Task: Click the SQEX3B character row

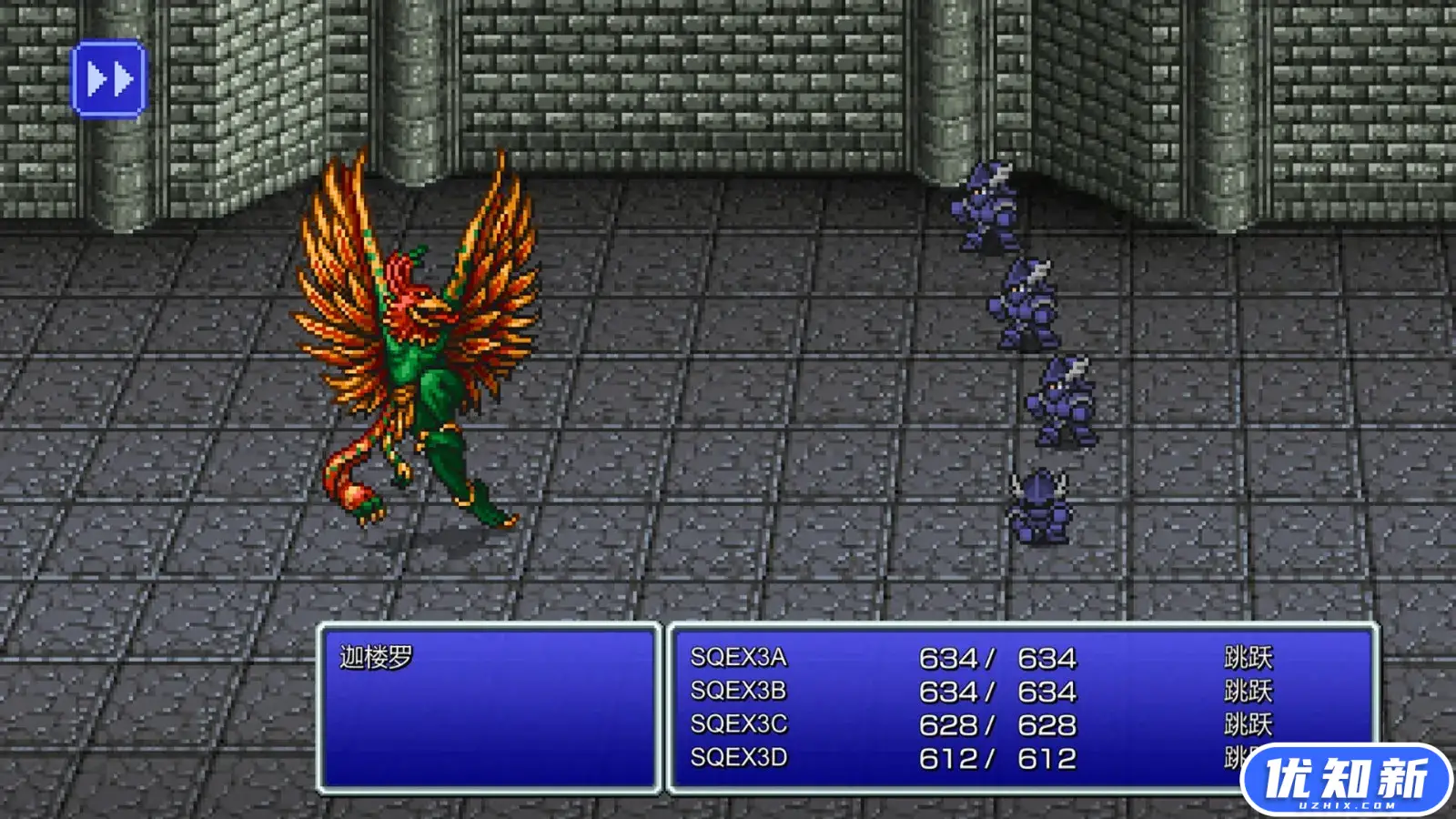Action: [737, 691]
